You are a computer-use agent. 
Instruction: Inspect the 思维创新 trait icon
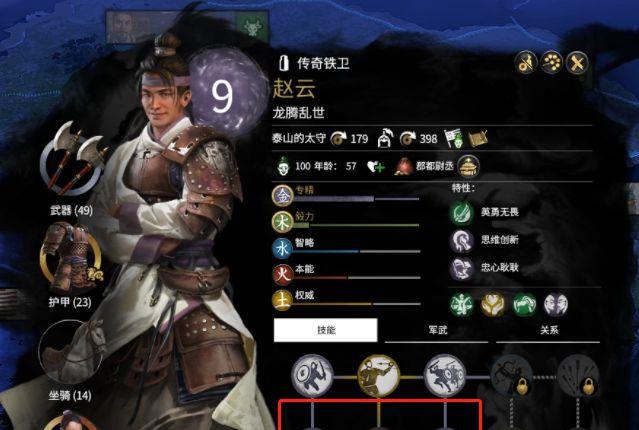462,239
